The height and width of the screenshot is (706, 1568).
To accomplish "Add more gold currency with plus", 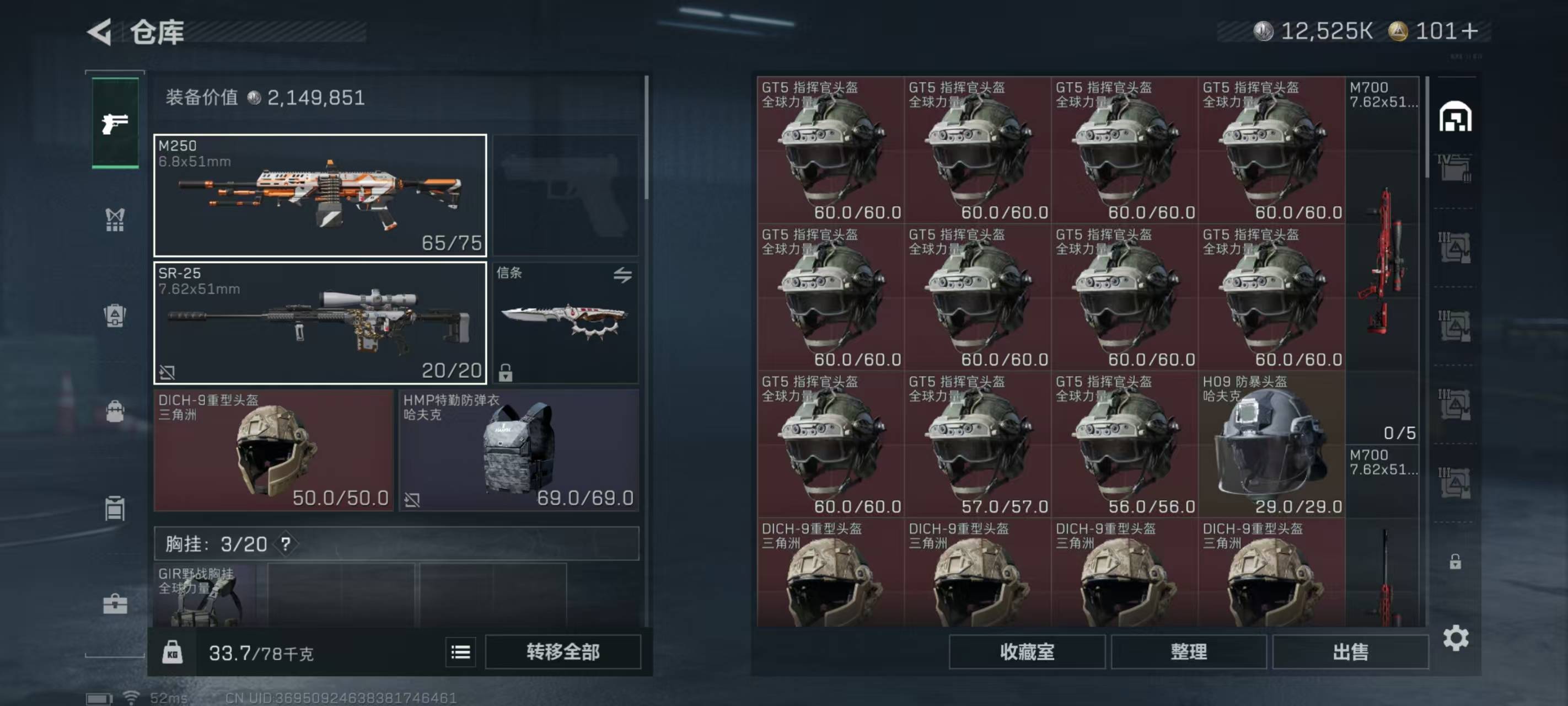I will pyautogui.click(x=1469, y=31).
